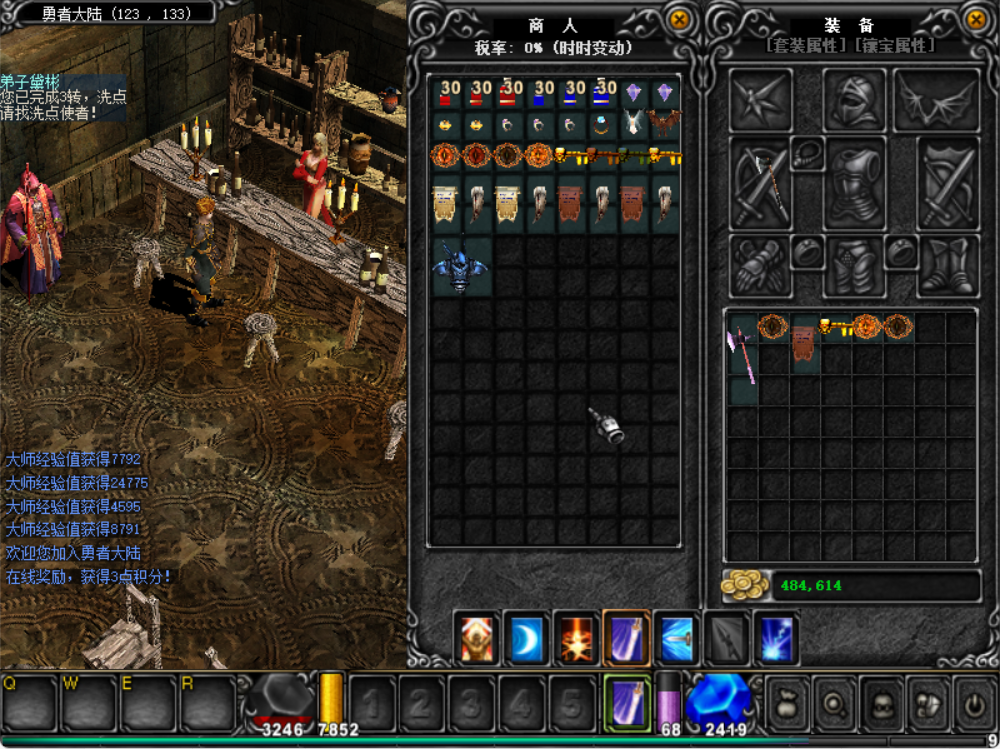The image size is (1000, 749).
Task: Pick the bat wings item in shop
Action: (x=664, y=124)
